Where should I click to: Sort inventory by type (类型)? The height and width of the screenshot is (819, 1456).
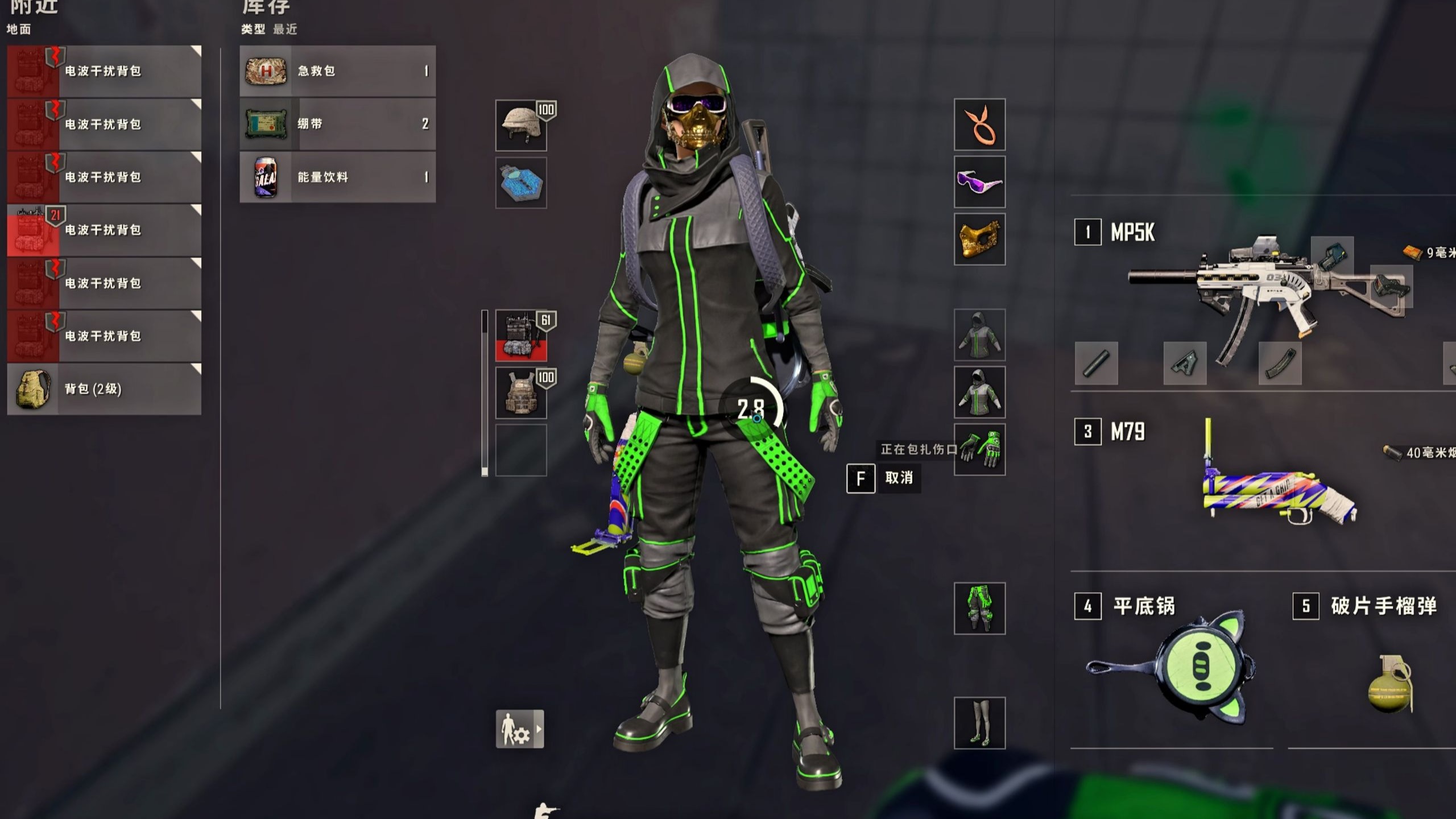click(x=253, y=29)
